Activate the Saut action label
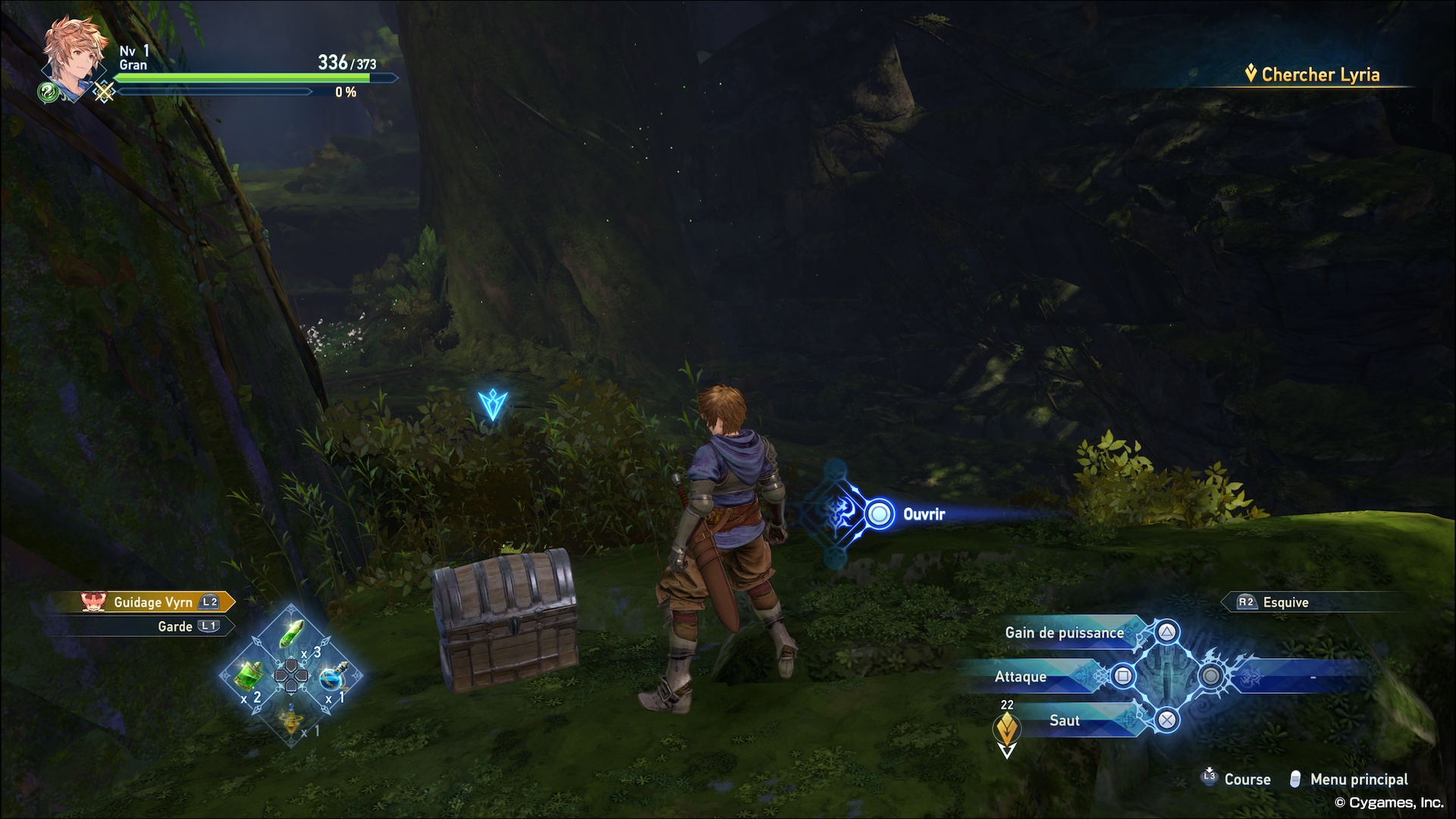Screen dimensions: 1456x819 1064,720
